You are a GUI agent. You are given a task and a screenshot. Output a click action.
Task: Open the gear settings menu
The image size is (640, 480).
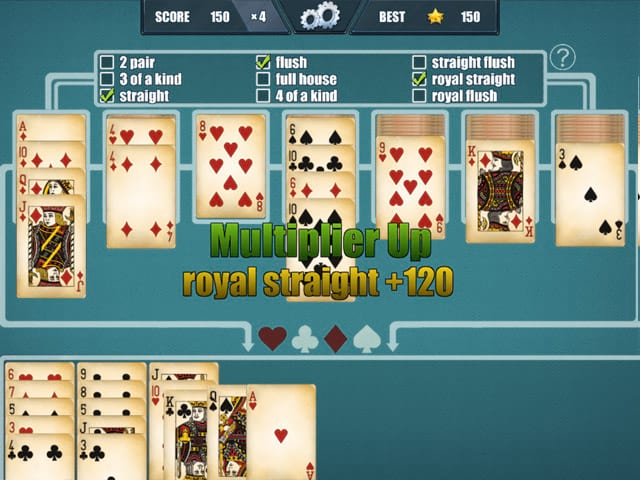pyautogui.click(x=320, y=16)
